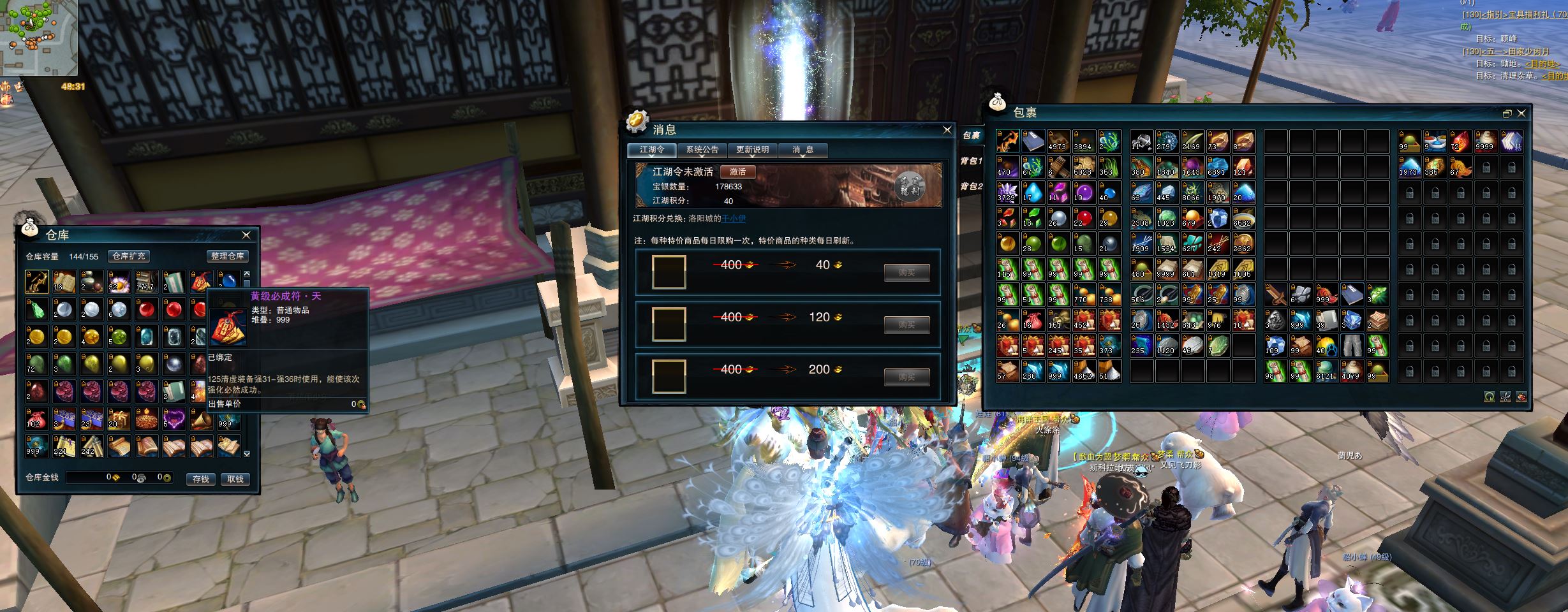This screenshot has width=1568, height=612.
Task: Sort storage with 整理仓库 button
Action: (228, 256)
